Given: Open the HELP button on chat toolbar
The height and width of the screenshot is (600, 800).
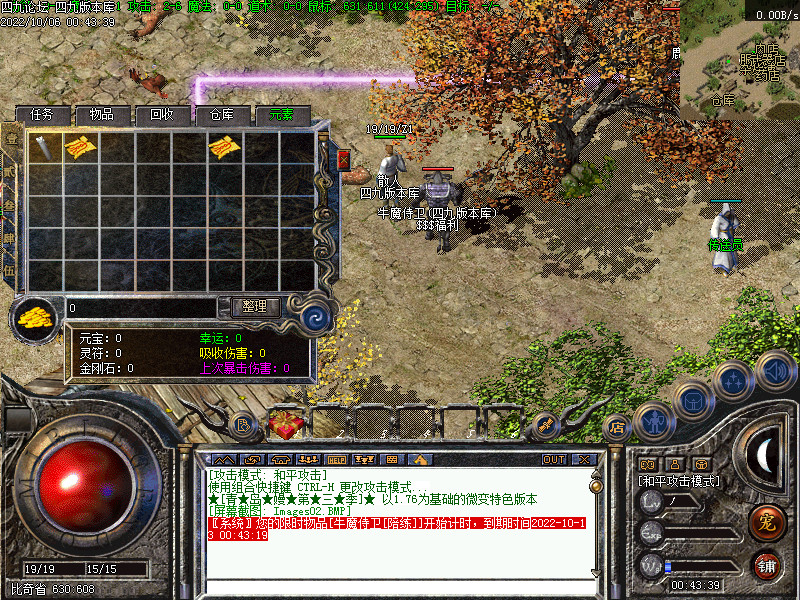Looking at the screenshot, I should click(x=336, y=459).
